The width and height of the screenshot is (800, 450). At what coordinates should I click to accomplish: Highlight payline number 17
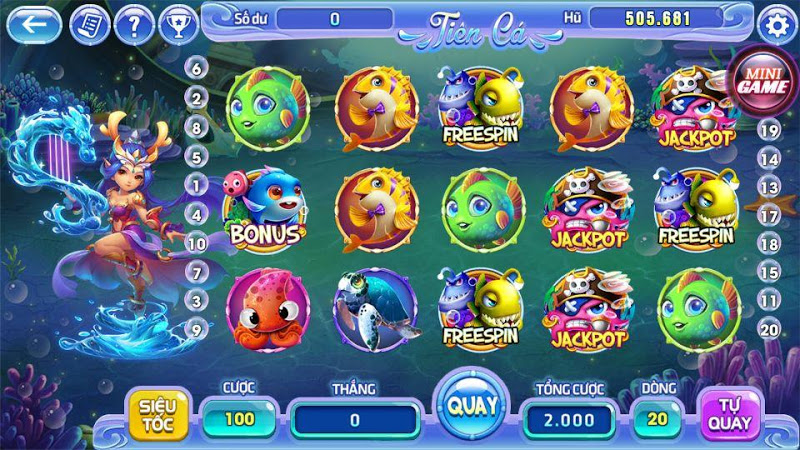click(x=769, y=215)
